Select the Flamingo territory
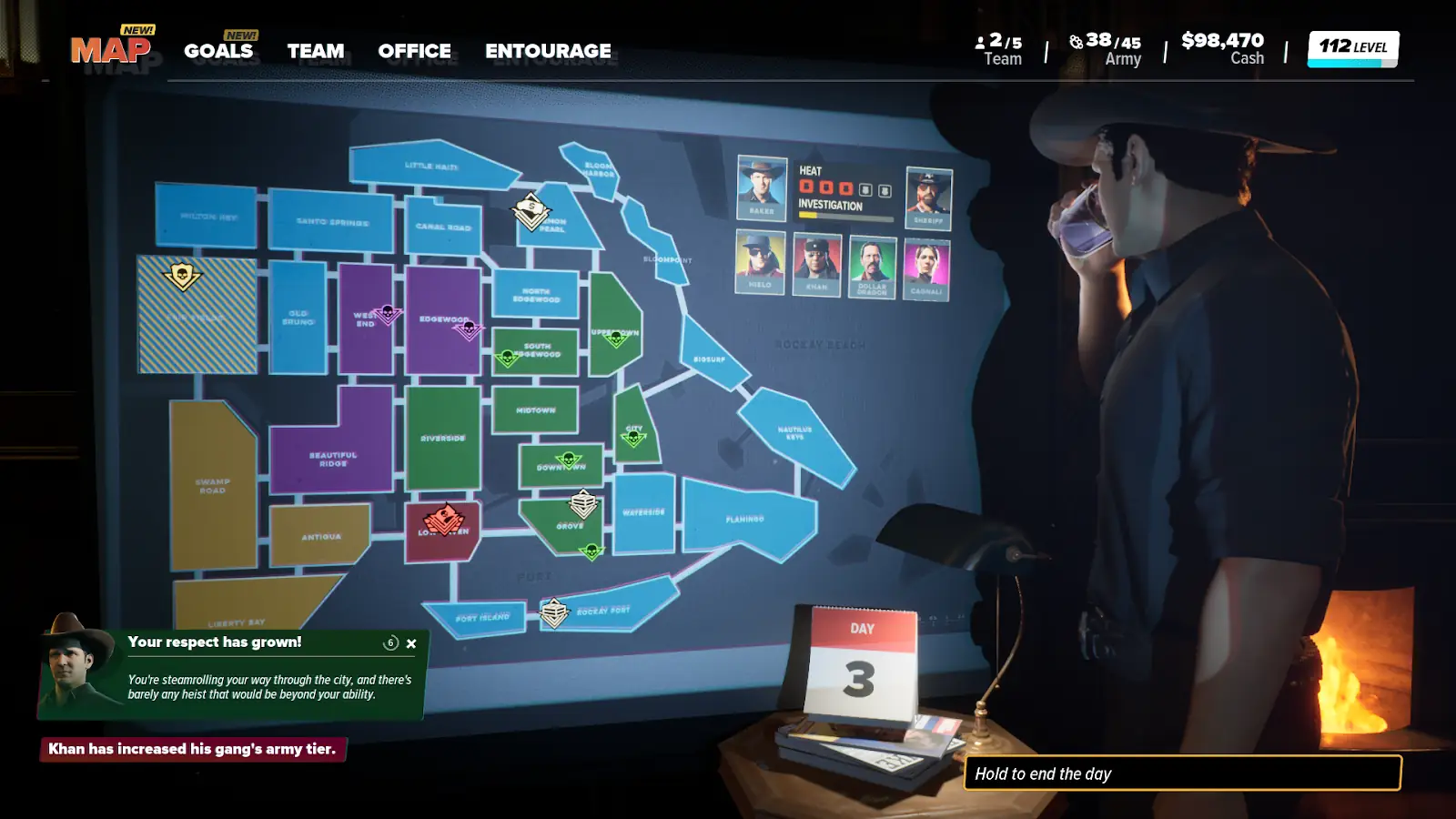This screenshot has width=1456, height=819. [744, 519]
